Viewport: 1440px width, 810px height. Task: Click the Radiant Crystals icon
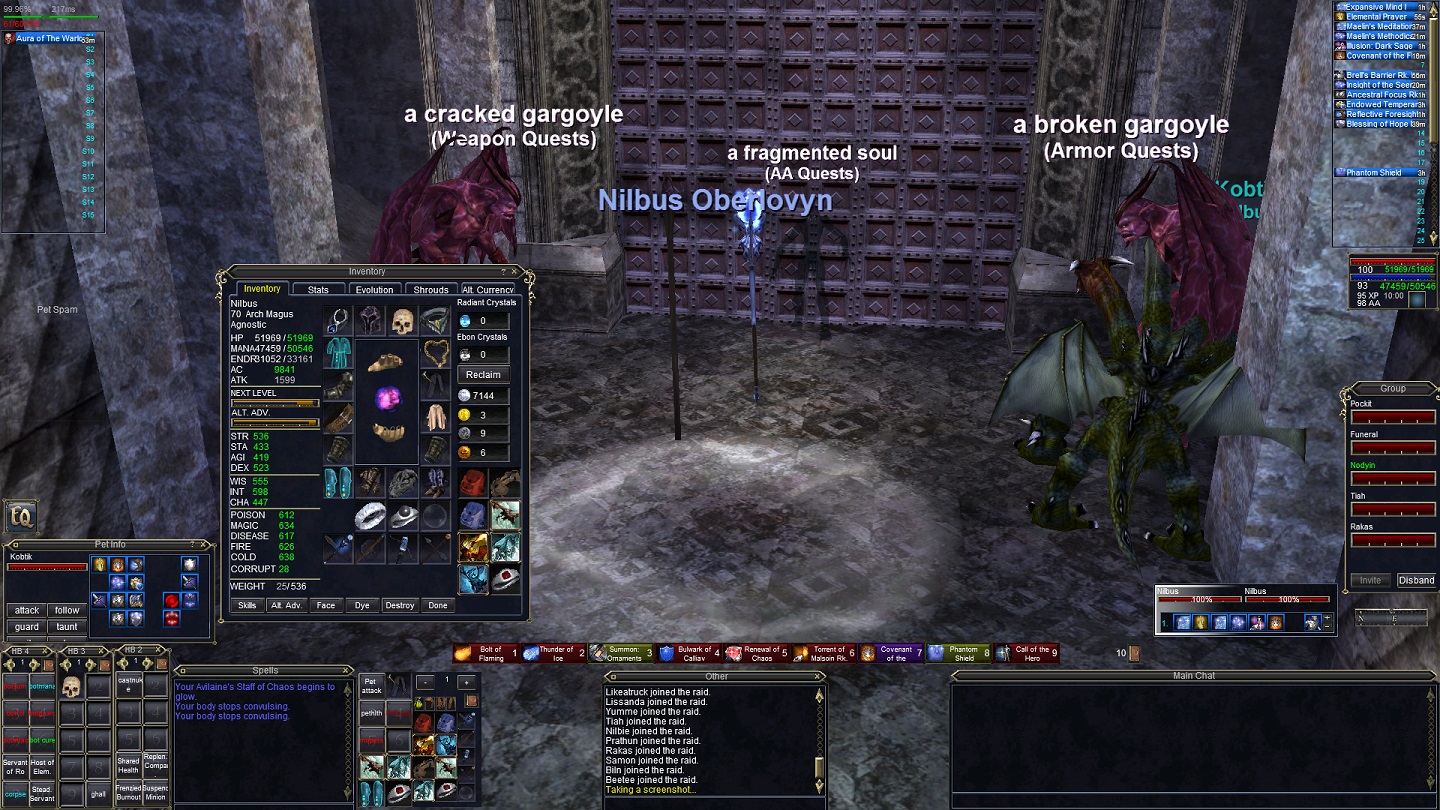point(463,321)
